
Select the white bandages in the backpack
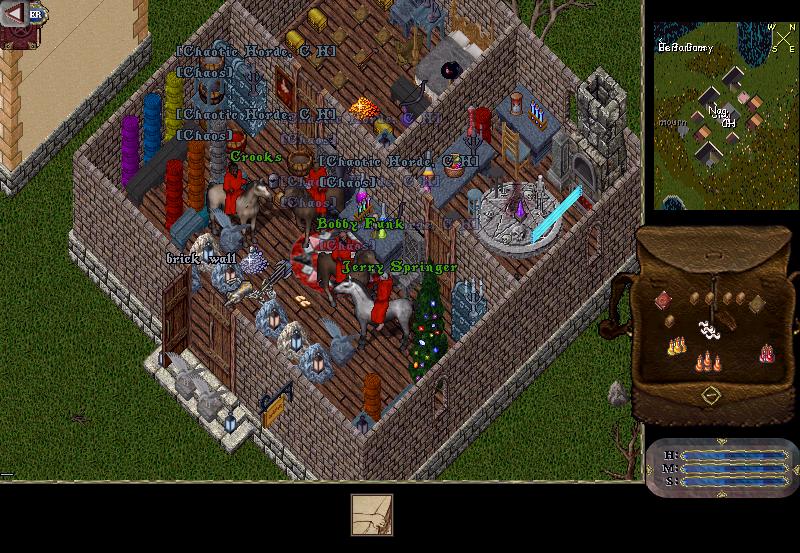tap(708, 328)
